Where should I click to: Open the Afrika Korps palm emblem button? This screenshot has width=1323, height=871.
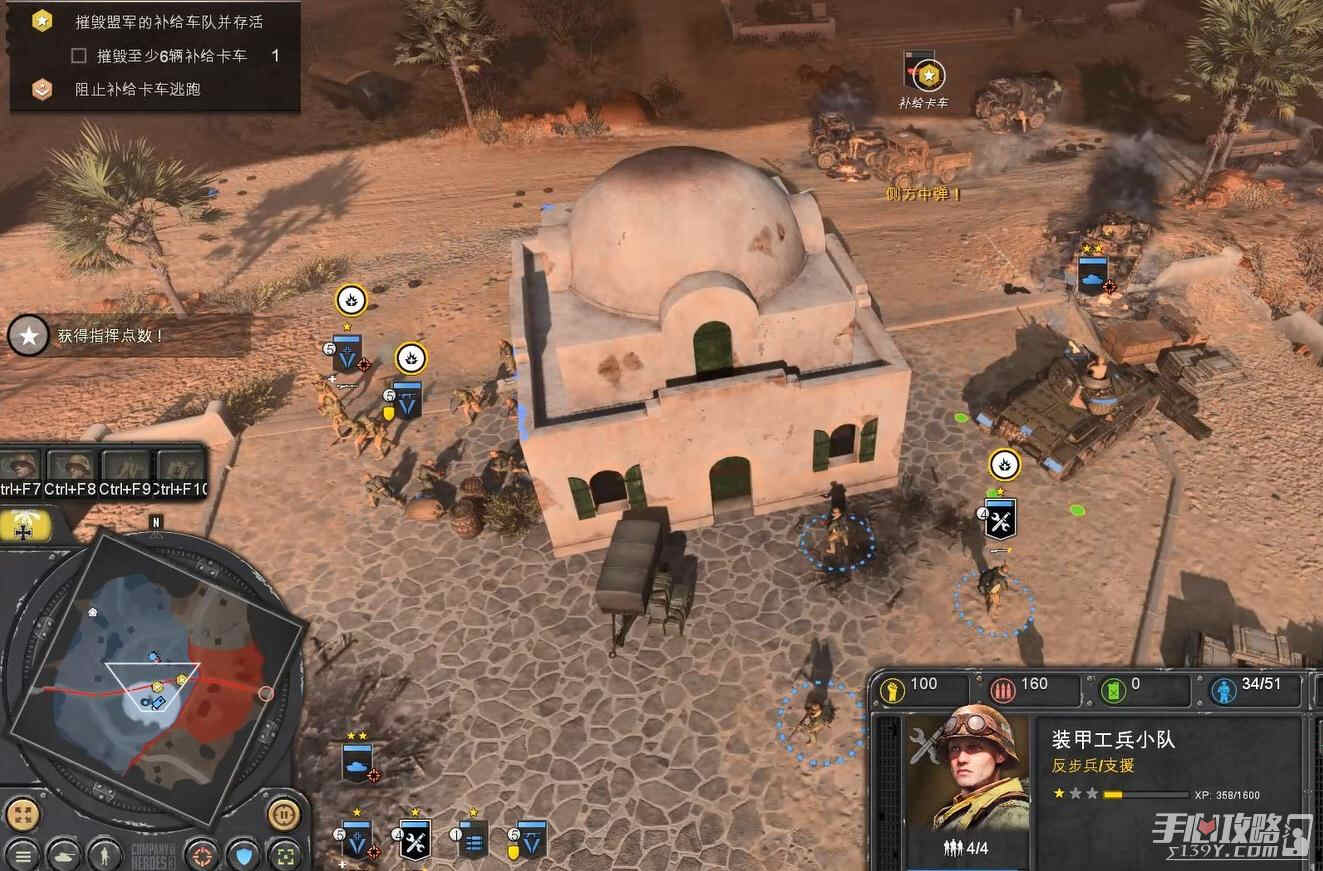(25, 525)
